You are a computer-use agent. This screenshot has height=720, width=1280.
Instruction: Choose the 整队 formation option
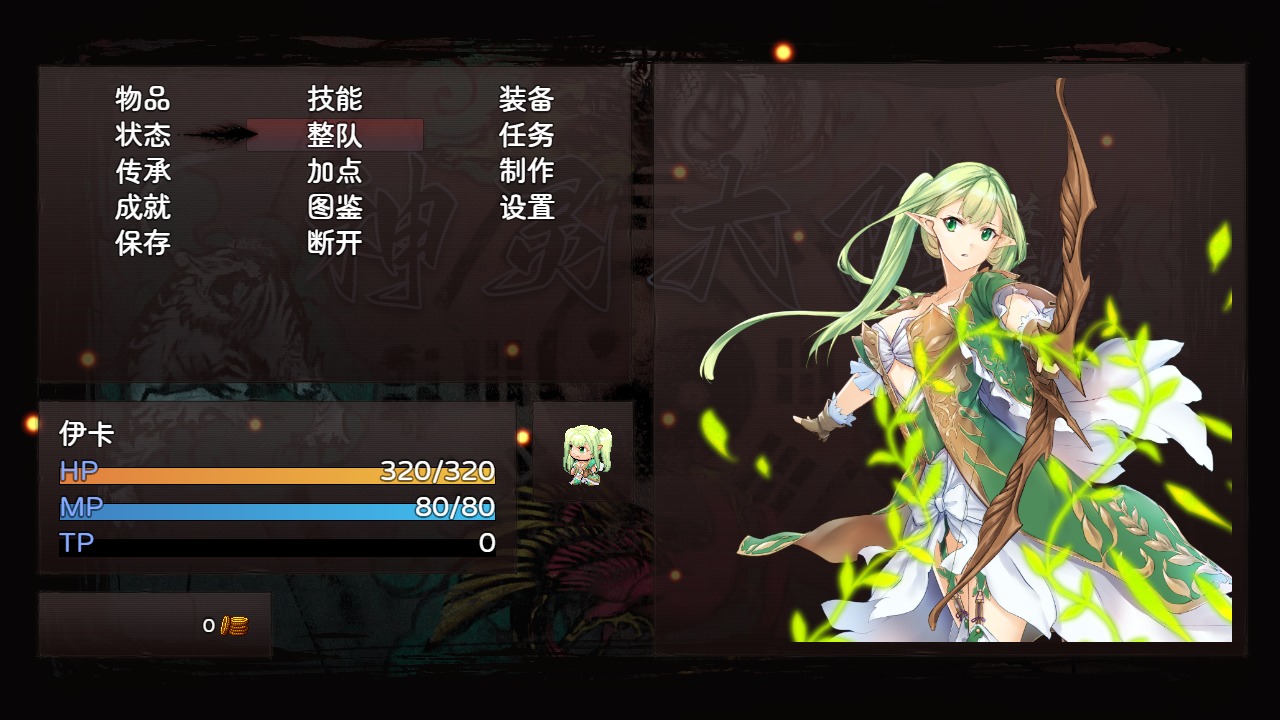(335, 135)
